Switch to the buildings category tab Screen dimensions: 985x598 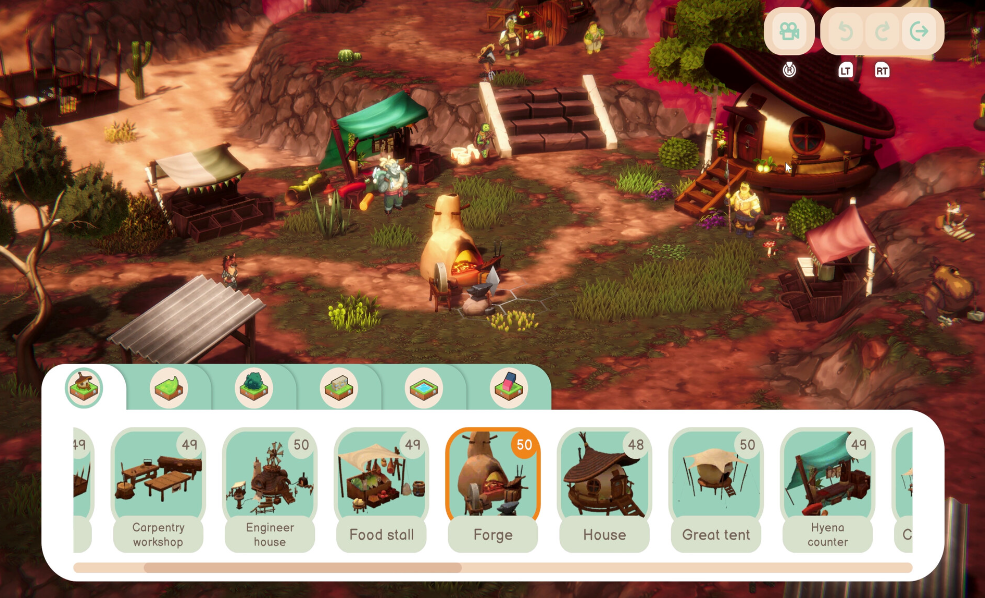84,387
